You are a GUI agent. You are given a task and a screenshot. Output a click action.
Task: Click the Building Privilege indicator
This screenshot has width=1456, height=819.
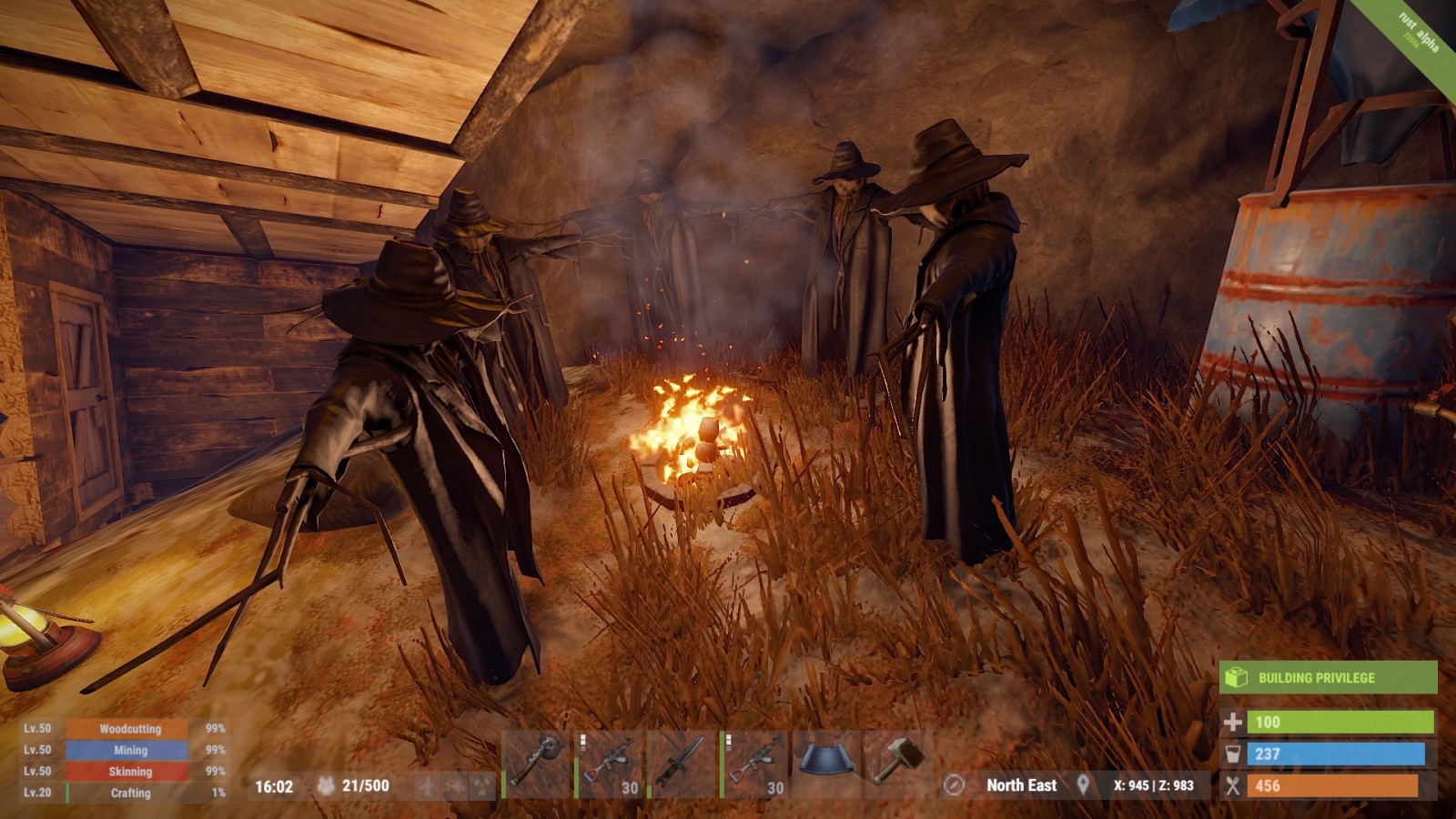point(1328,678)
